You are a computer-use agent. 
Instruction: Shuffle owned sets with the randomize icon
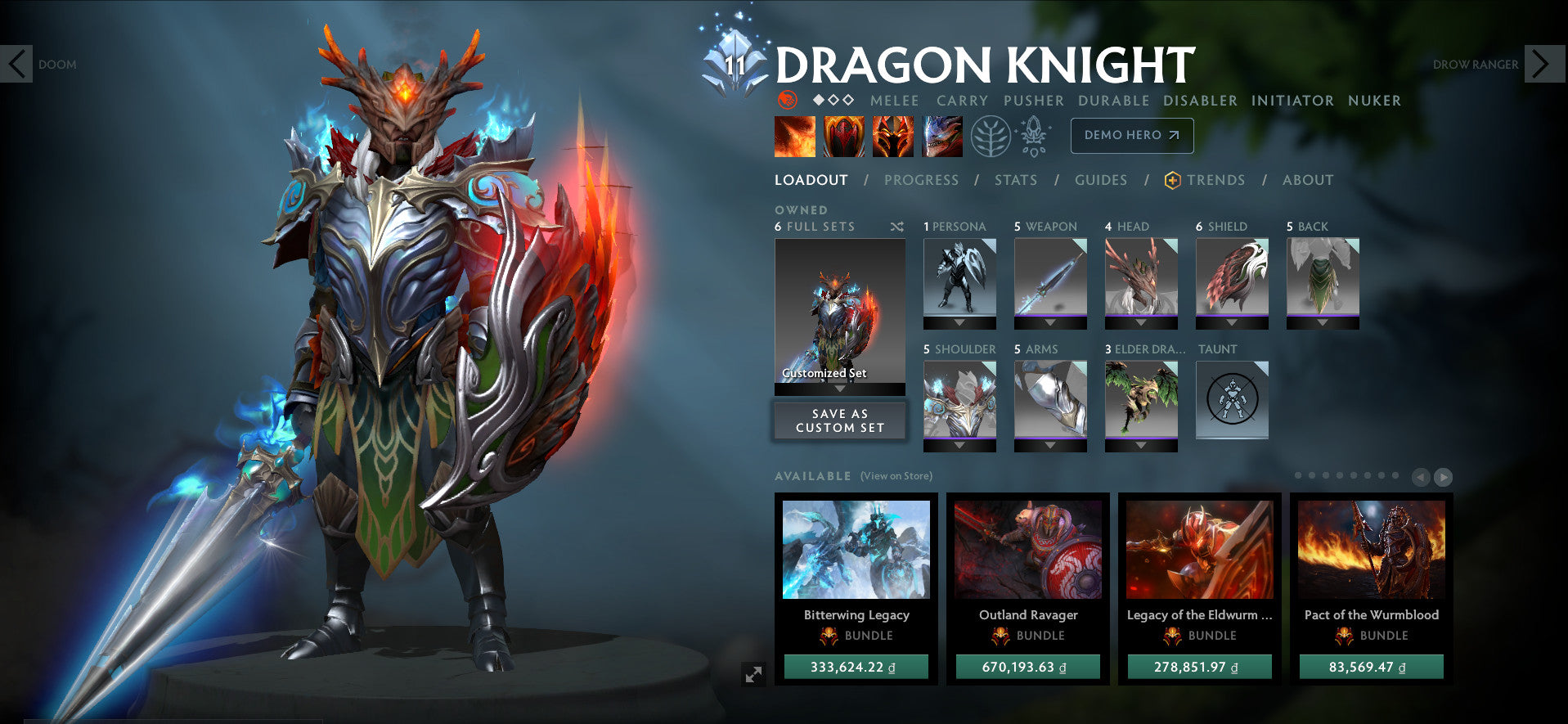pyautogui.click(x=897, y=227)
